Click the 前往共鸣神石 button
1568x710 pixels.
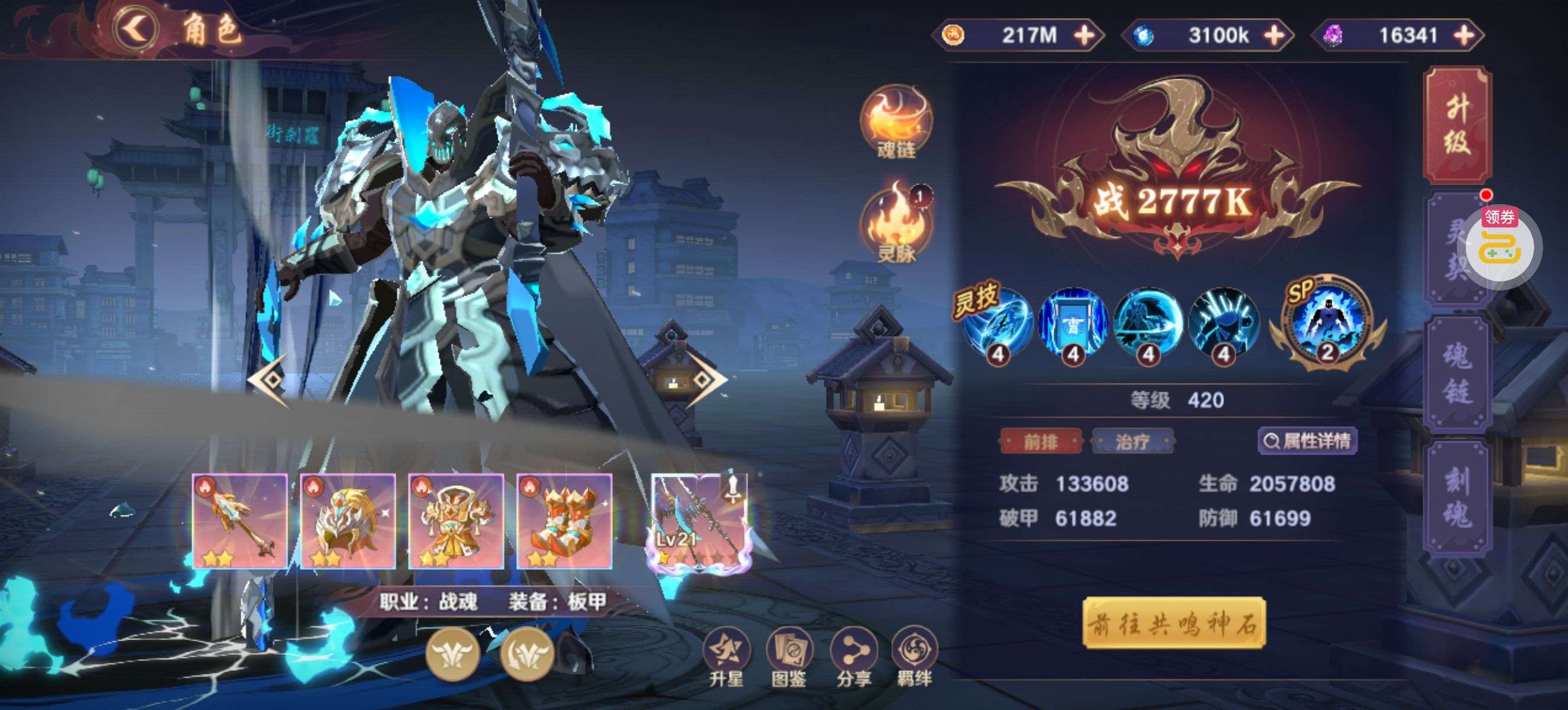[x=1174, y=623]
